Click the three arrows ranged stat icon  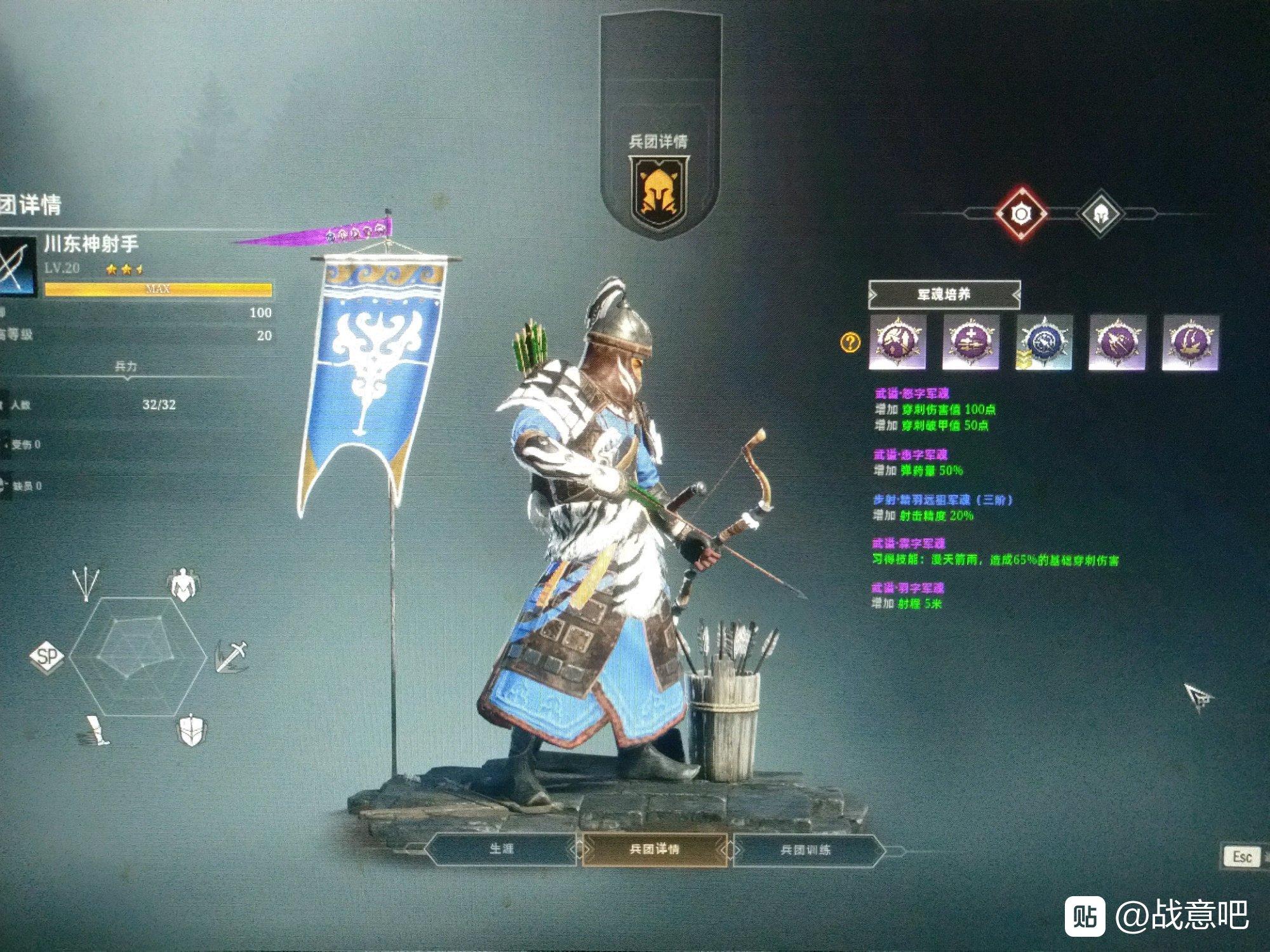(x=86, y=584)
